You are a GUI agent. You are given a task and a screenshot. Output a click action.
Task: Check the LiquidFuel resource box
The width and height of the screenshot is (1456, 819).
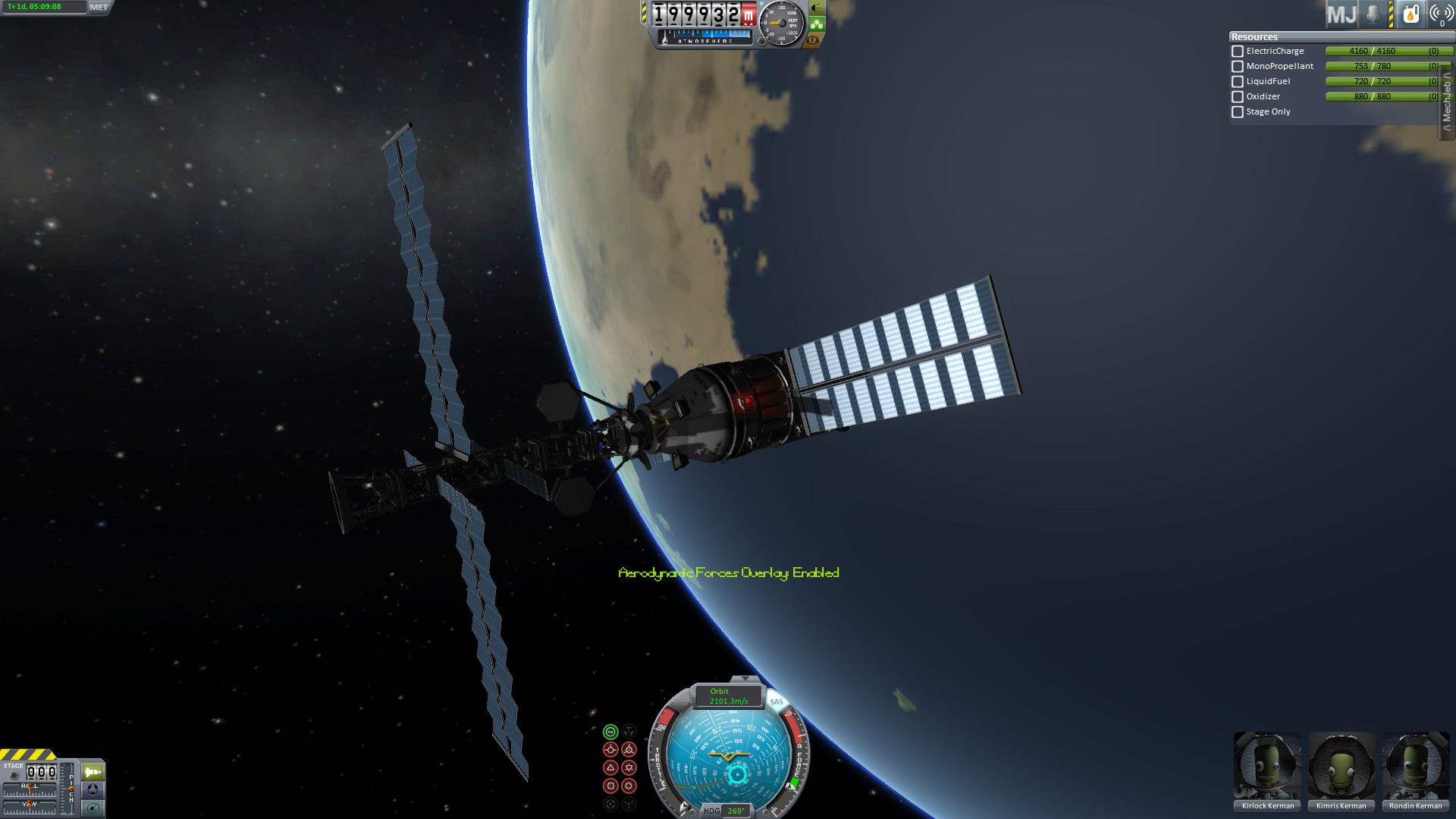point(1238,82)
